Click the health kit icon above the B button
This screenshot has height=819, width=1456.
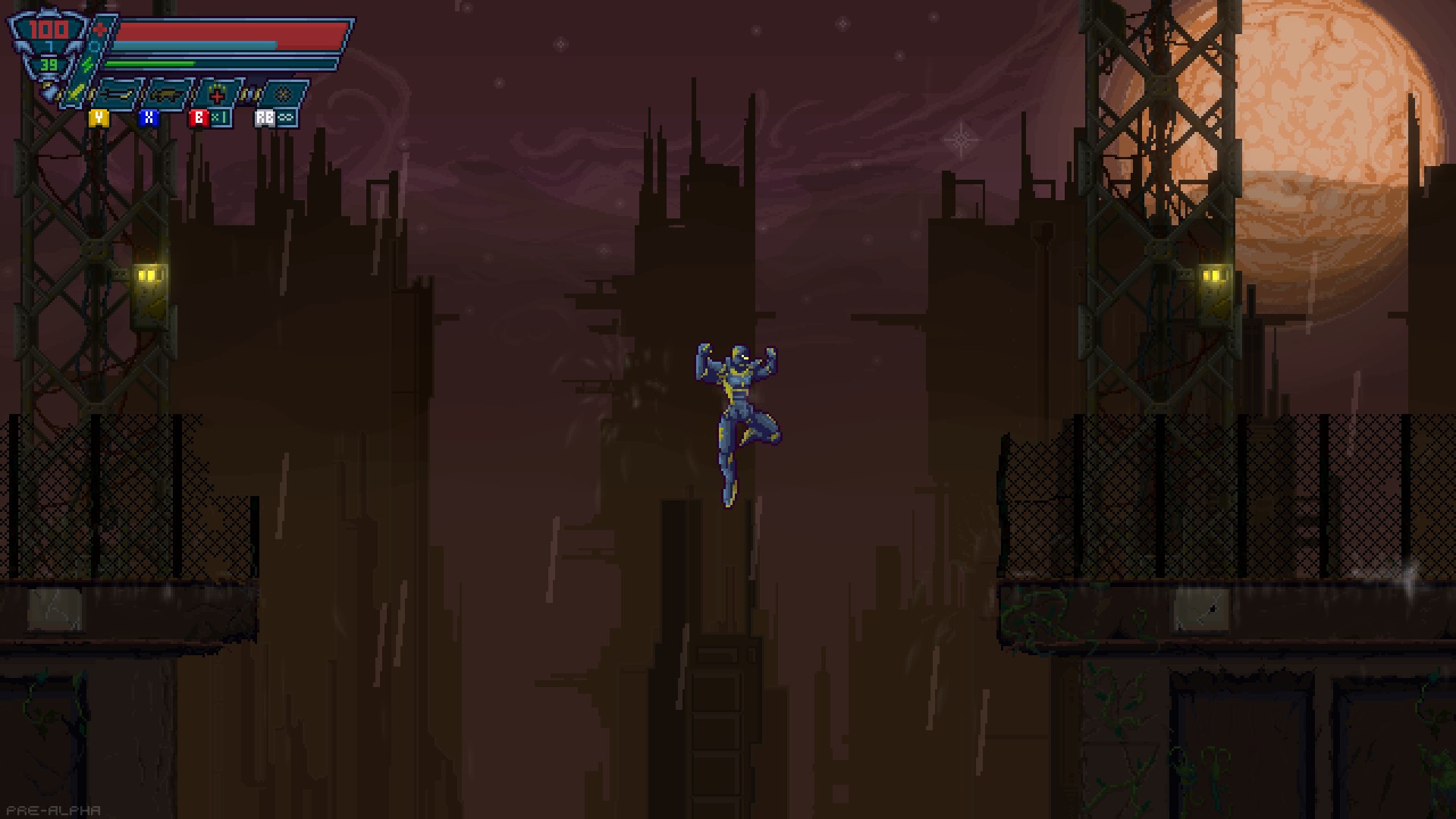tap(218, 95)
